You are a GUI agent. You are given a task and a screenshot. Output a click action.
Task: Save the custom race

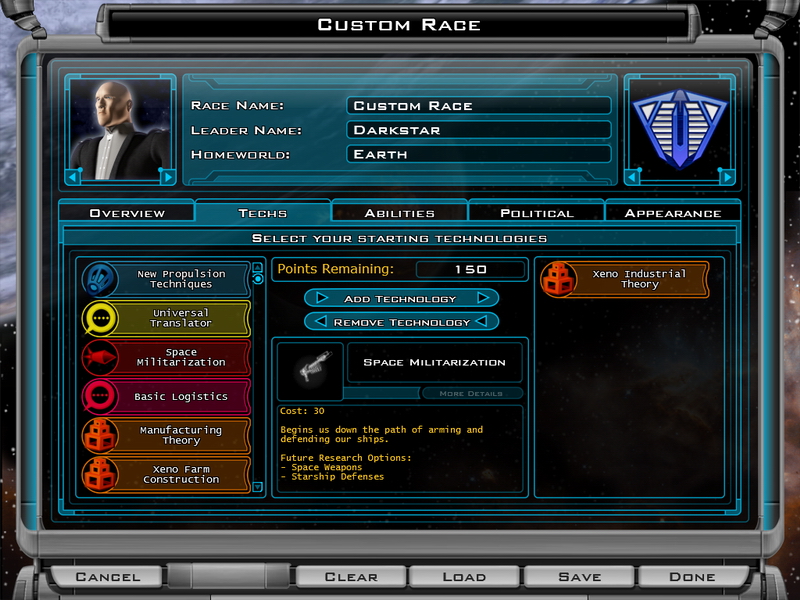pos(579,576)
